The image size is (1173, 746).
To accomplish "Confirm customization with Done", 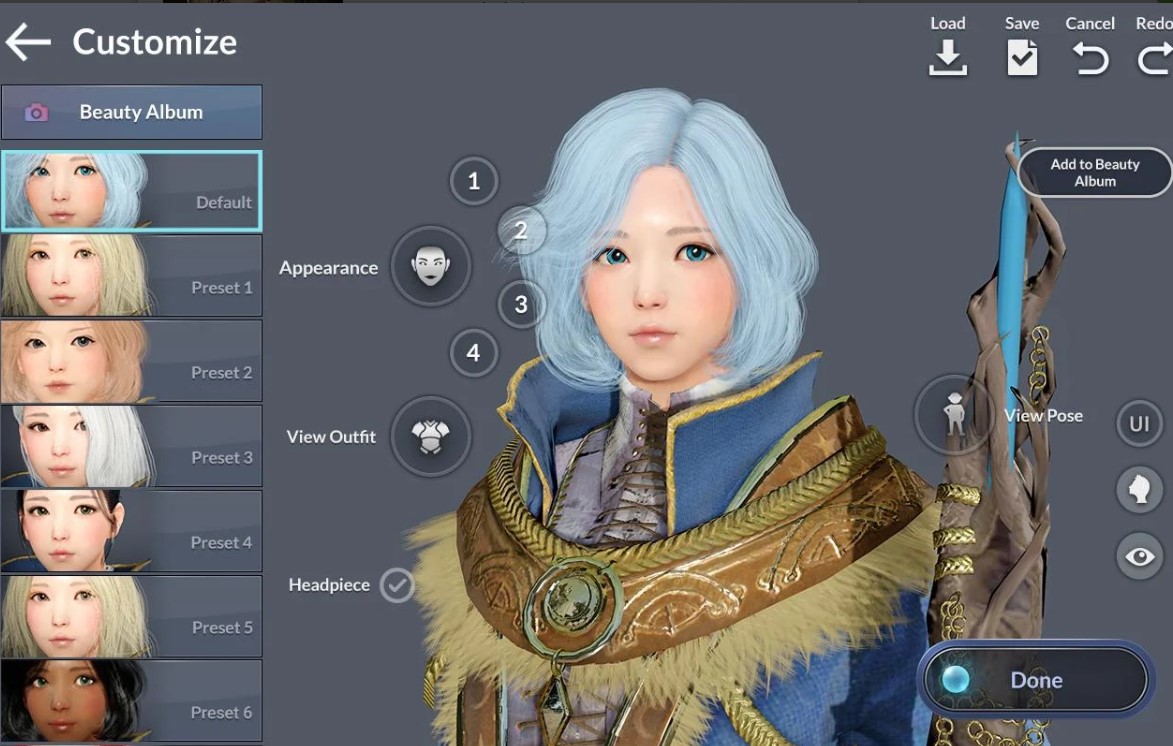I will [x=1035, y=680].
